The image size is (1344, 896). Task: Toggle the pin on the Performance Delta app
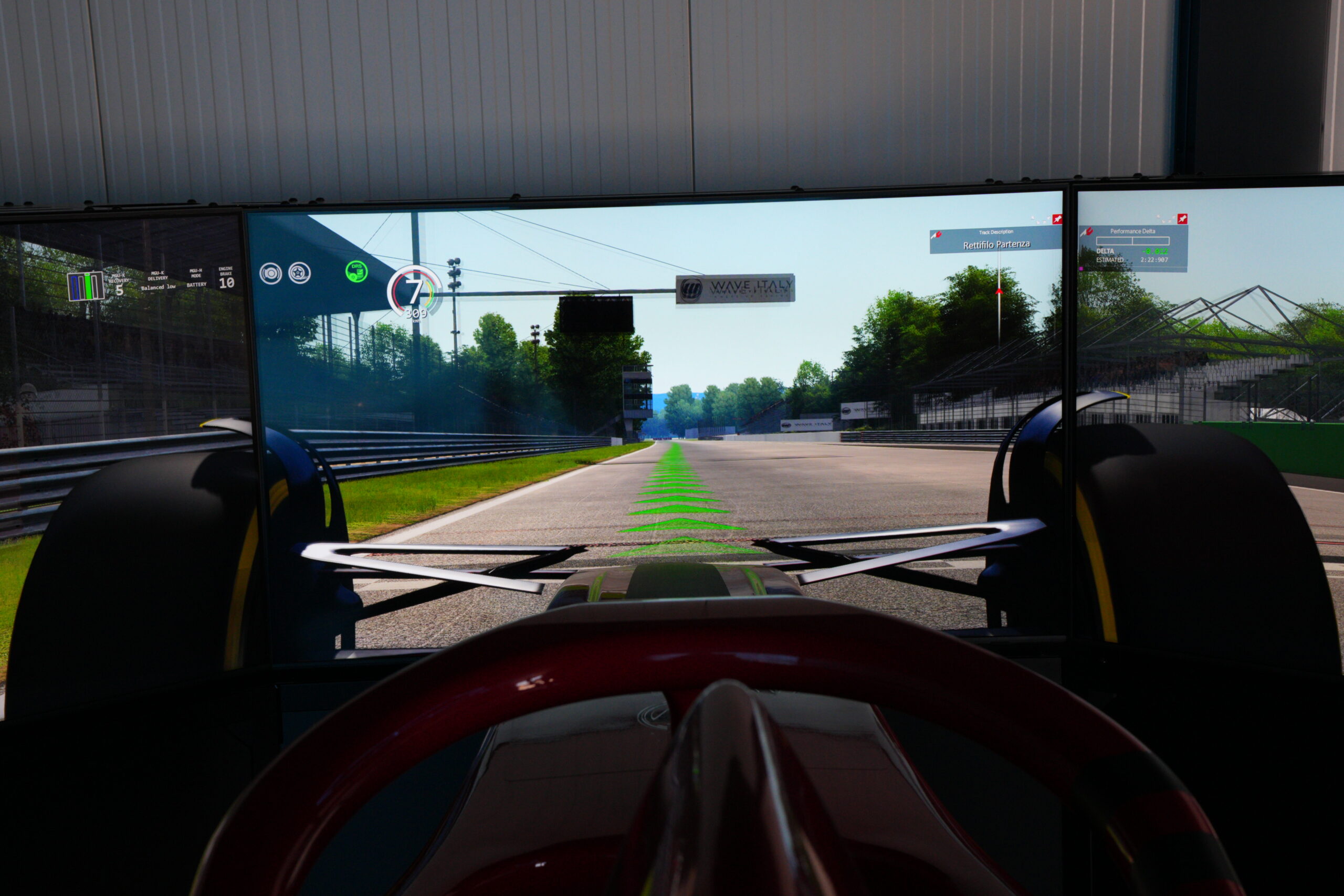coord(1182,218)
